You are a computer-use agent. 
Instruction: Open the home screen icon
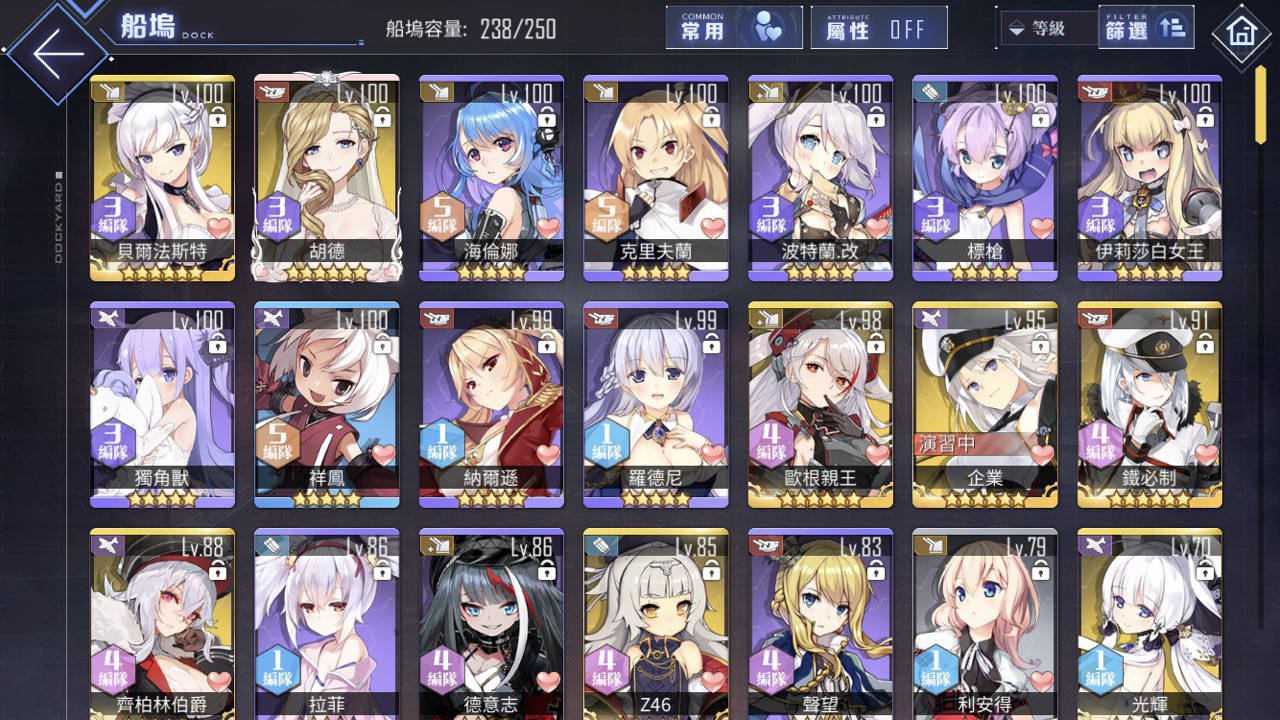coord(1241,34)
